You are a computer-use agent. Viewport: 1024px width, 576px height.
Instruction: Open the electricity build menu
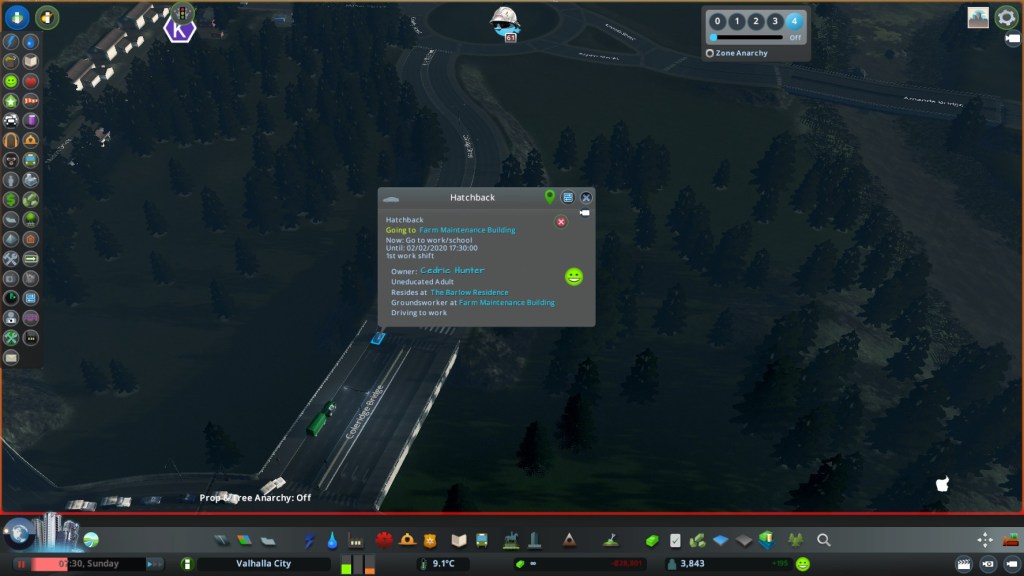click(309, 540)
